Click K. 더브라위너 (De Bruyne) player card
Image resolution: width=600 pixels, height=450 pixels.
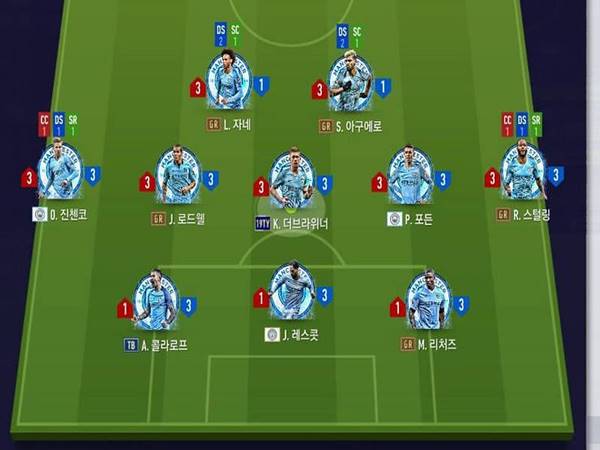pos(292,180)
